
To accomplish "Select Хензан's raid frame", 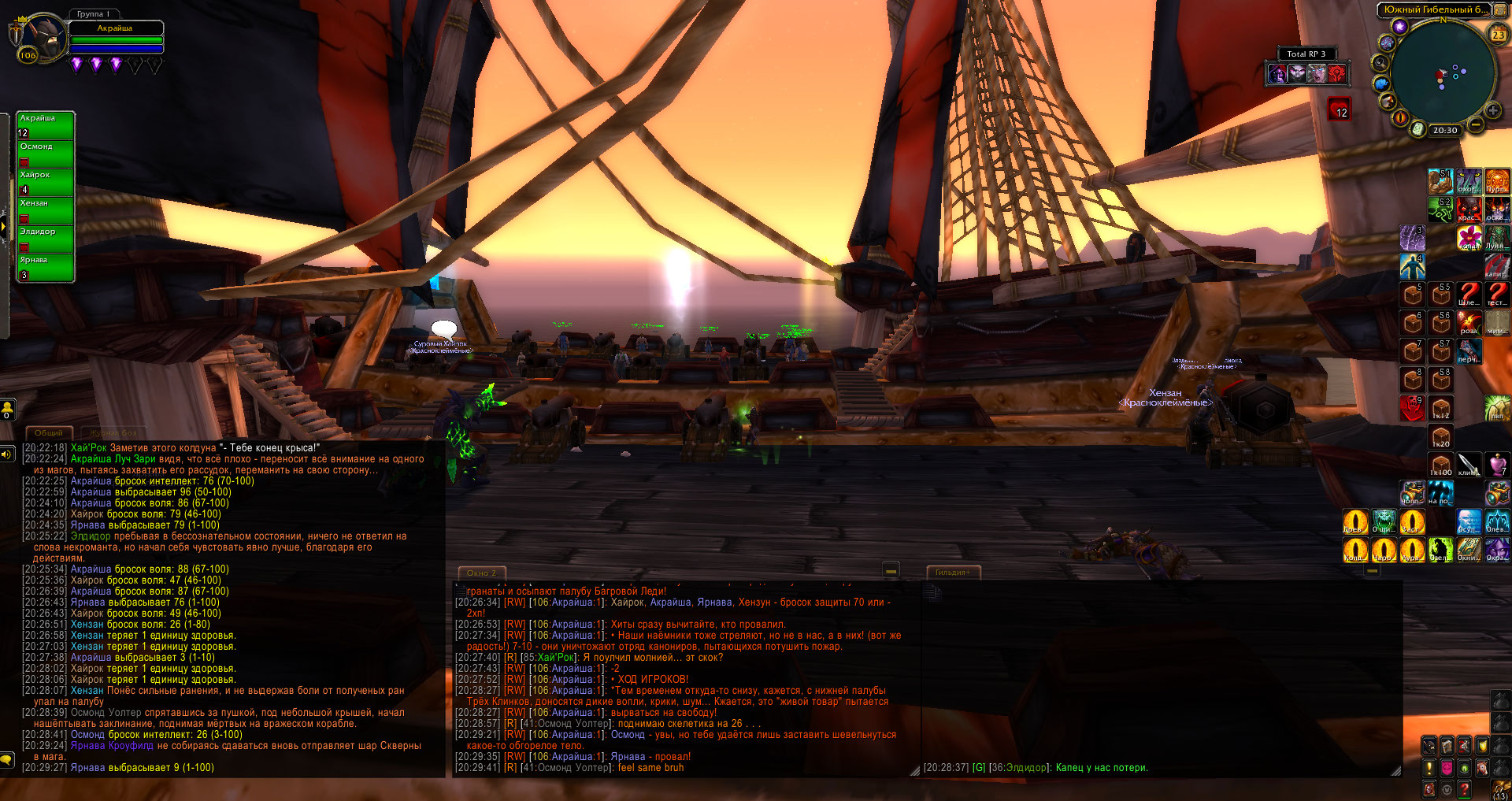I will coord(46,210).
